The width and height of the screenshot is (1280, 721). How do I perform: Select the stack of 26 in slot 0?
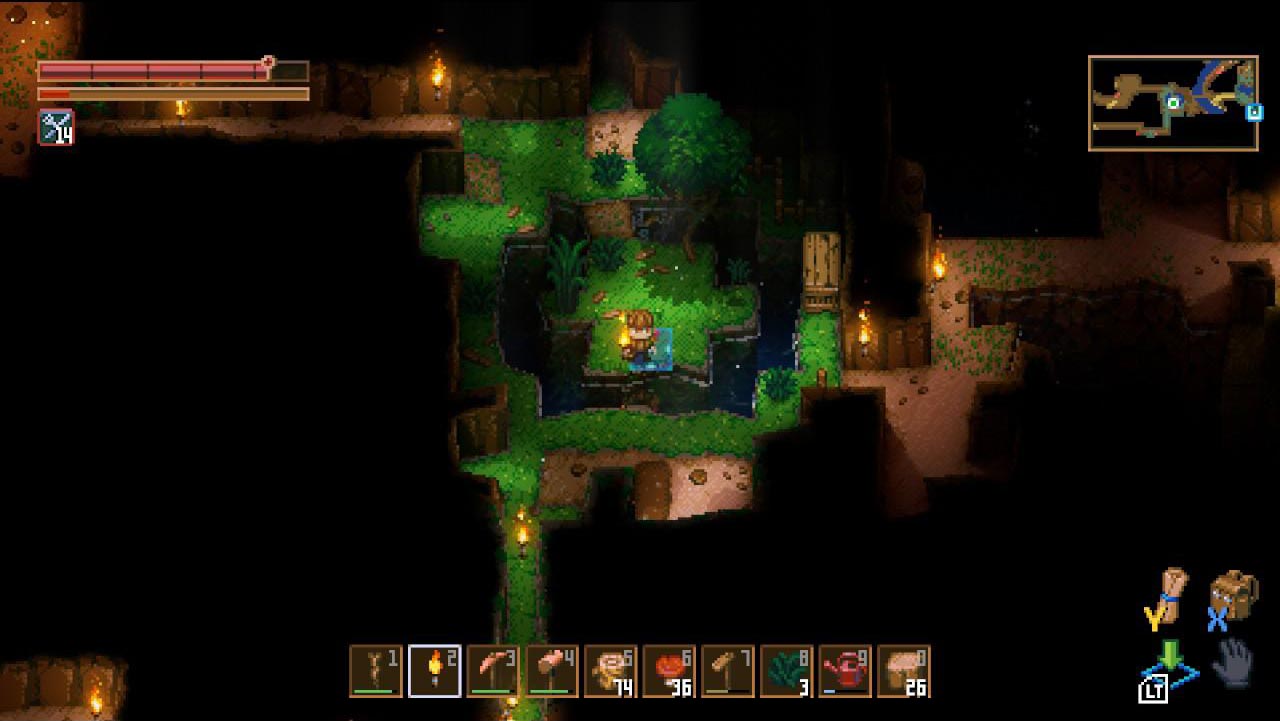903,670
